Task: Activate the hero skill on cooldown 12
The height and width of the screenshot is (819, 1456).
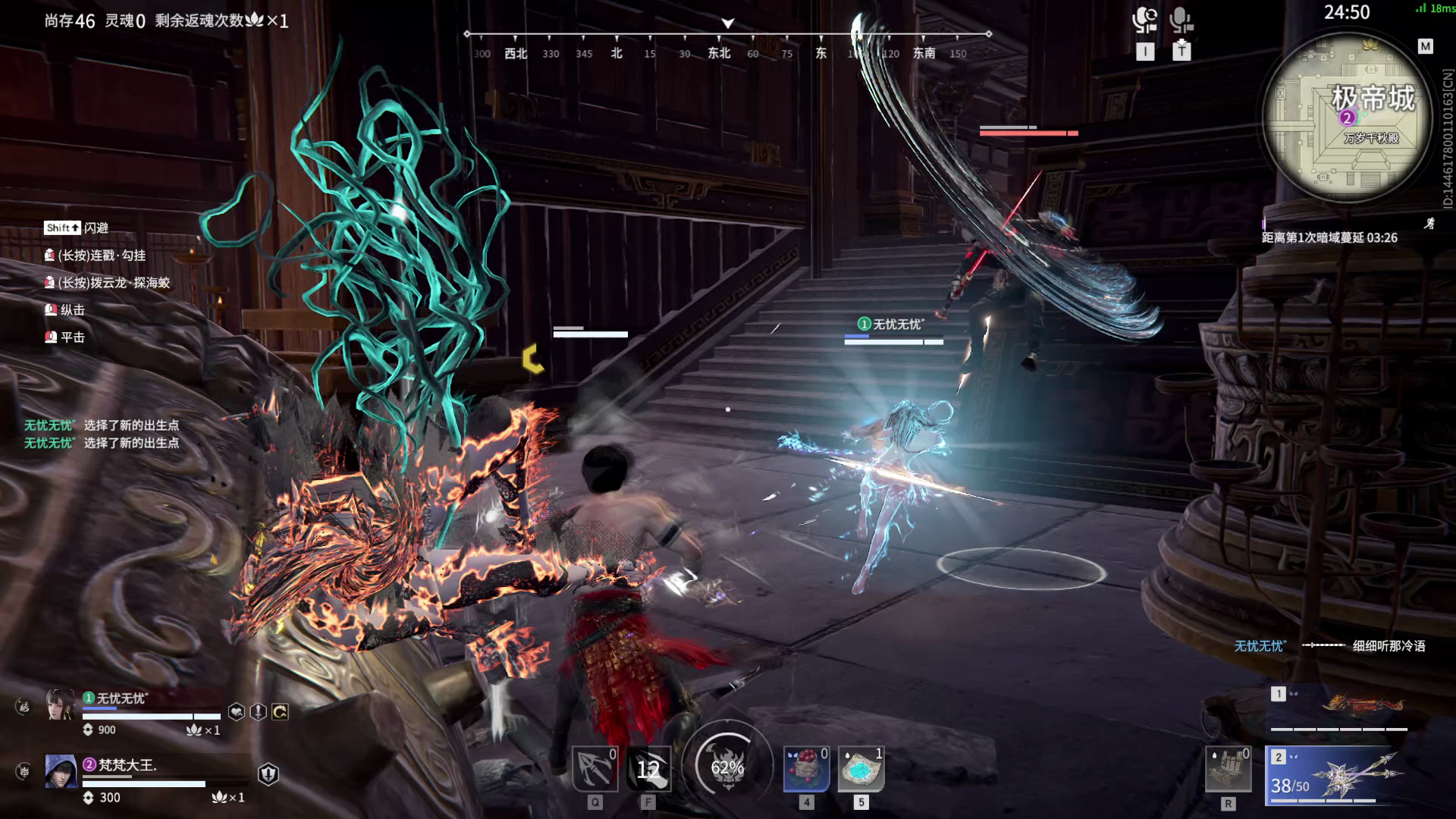Action: point(648,769)
